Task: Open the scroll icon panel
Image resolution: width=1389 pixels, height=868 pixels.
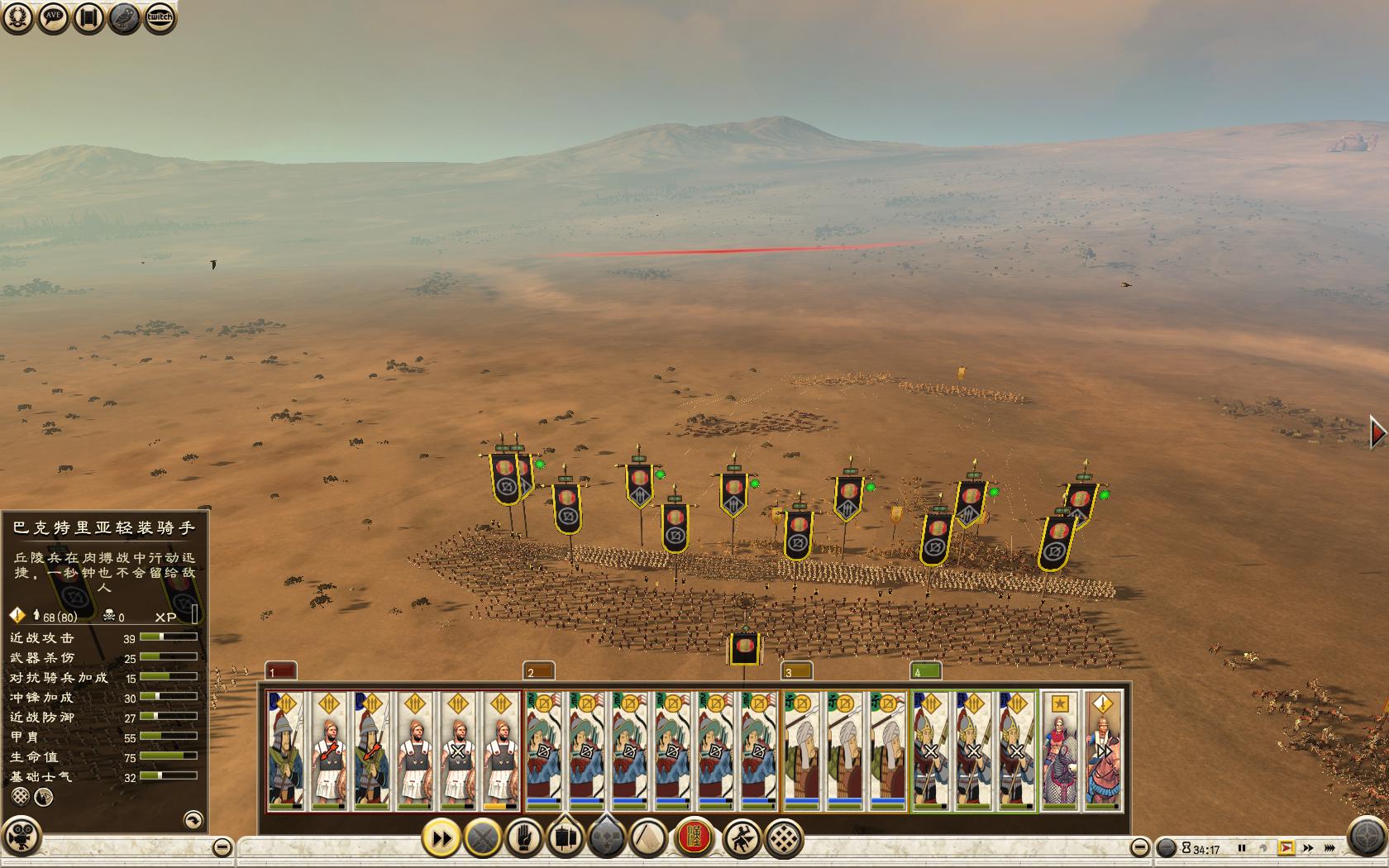Action: click(x=88, y=17)
